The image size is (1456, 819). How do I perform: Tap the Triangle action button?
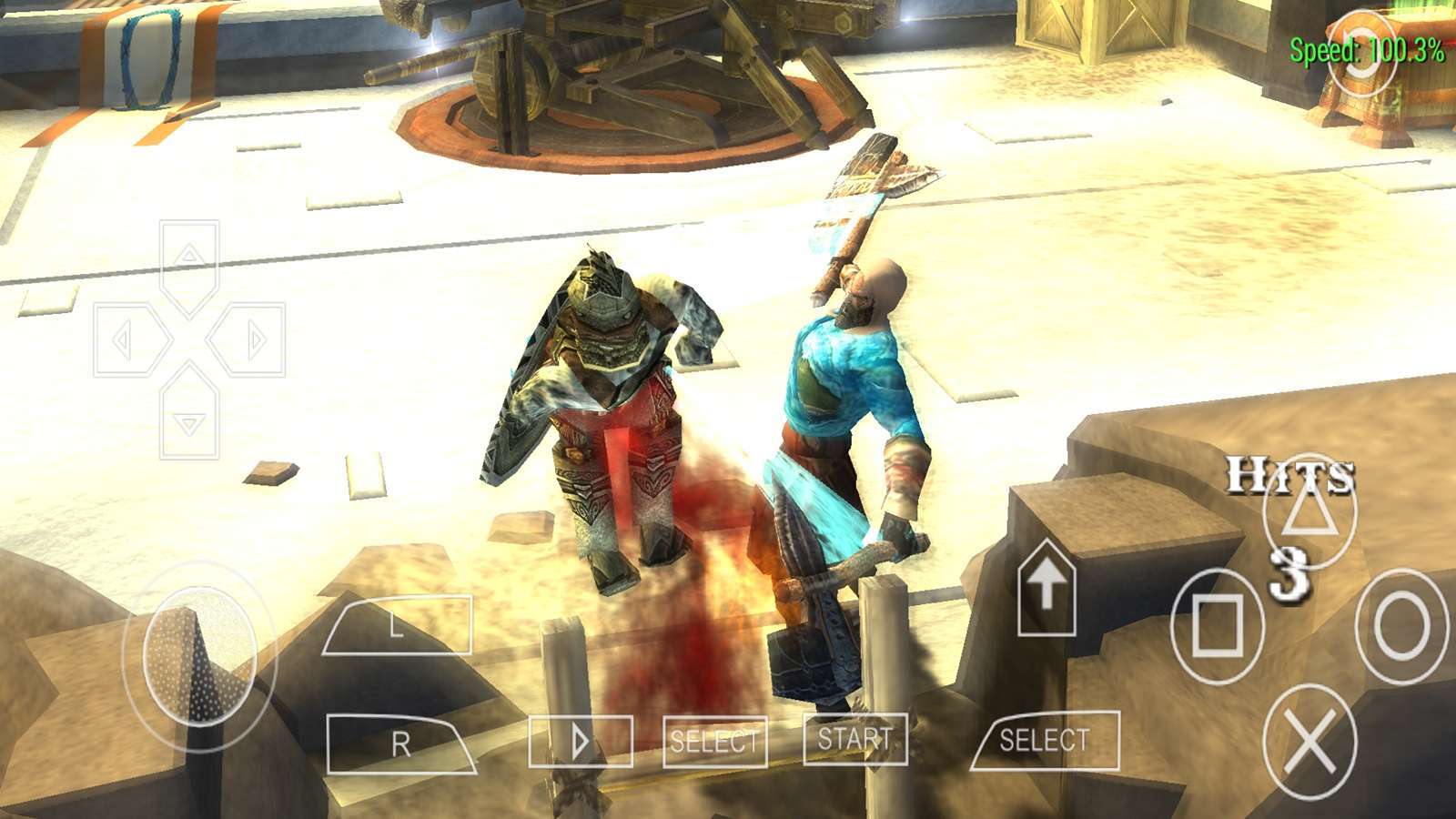click(1309, 512)
